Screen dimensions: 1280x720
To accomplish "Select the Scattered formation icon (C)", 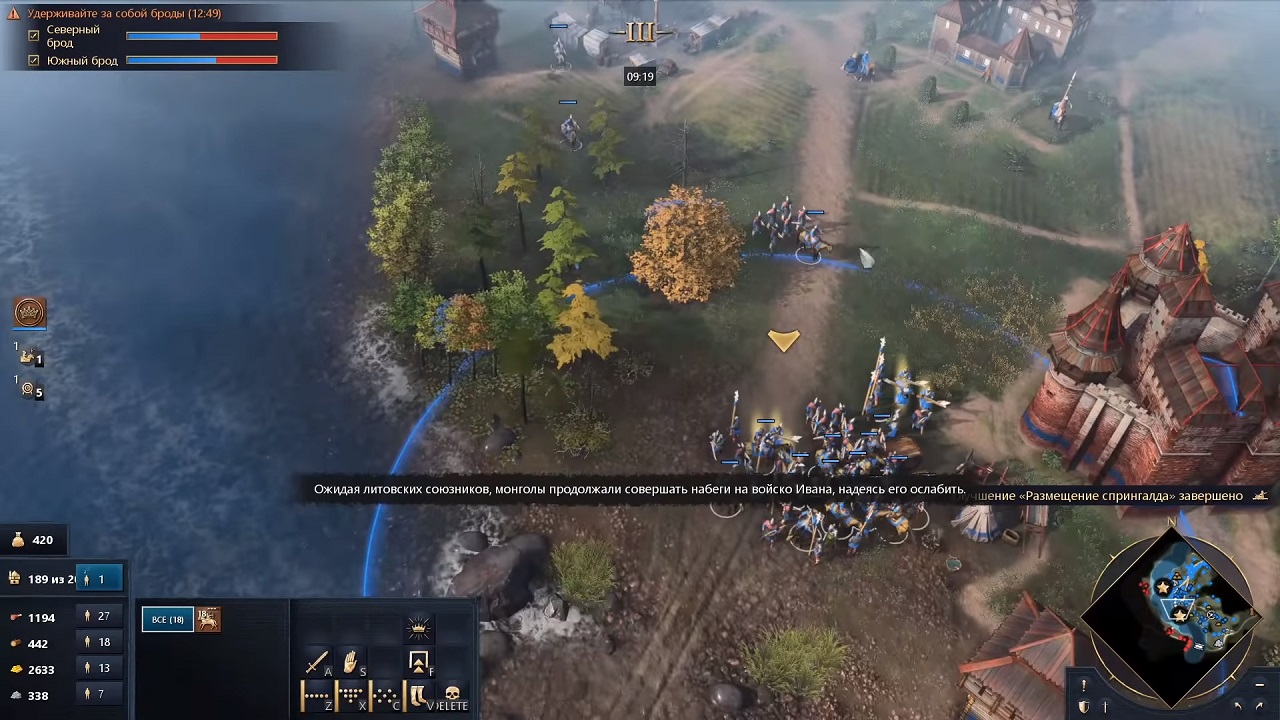I will (384, 694).
